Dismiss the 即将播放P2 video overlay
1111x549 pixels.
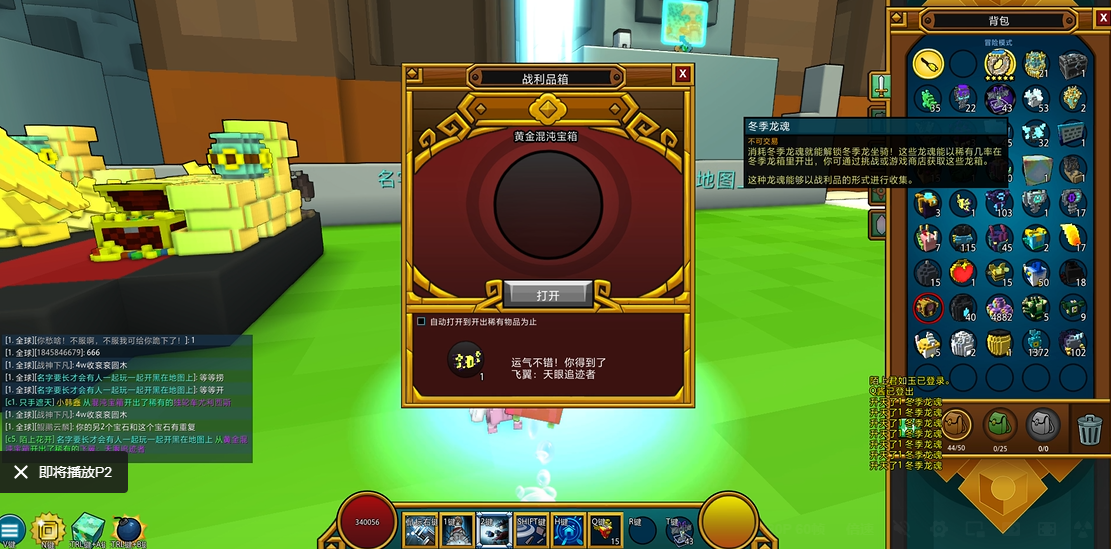(20, 473)
